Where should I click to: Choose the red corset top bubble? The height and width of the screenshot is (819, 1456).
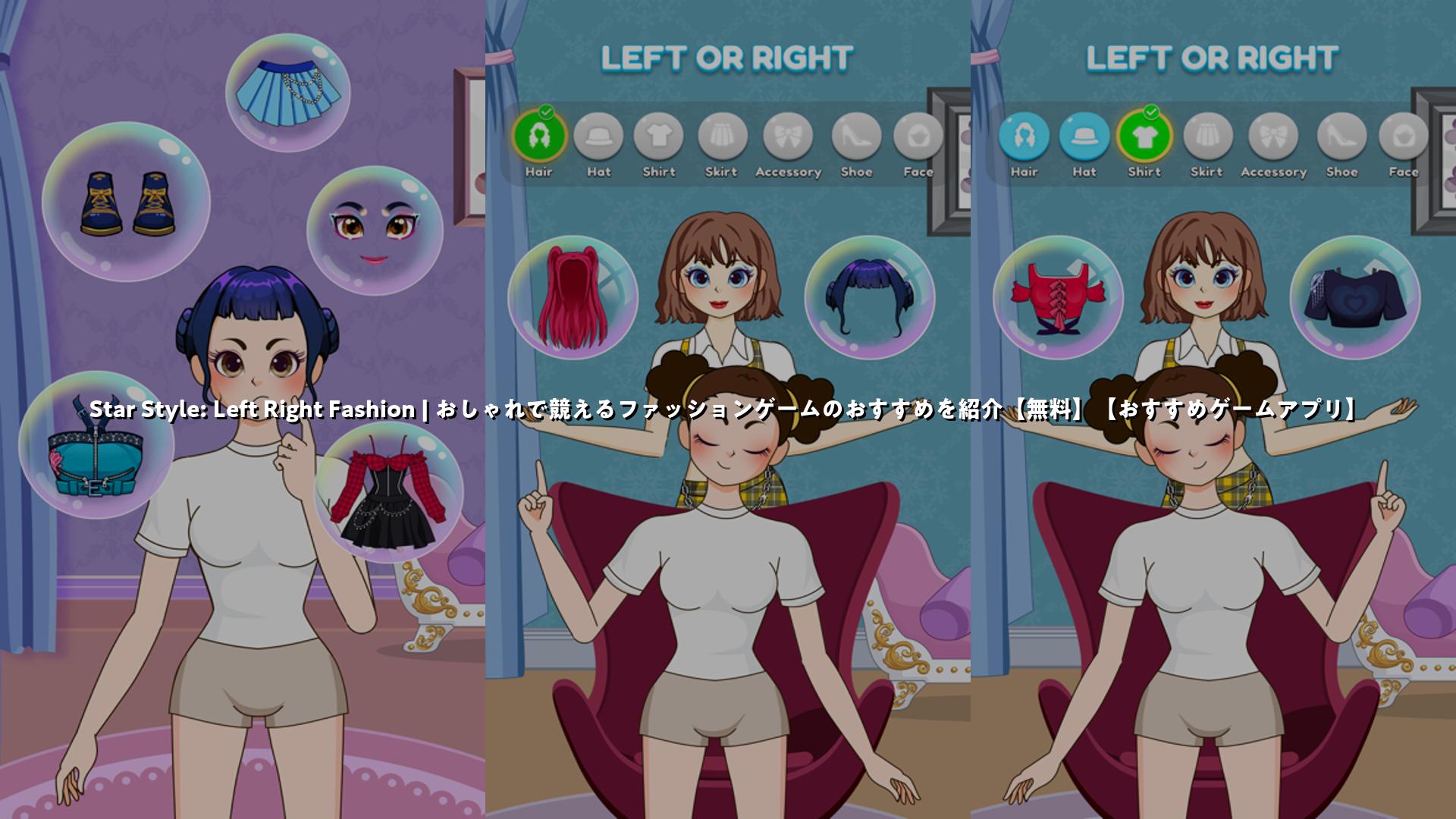tap(1058, 297)
